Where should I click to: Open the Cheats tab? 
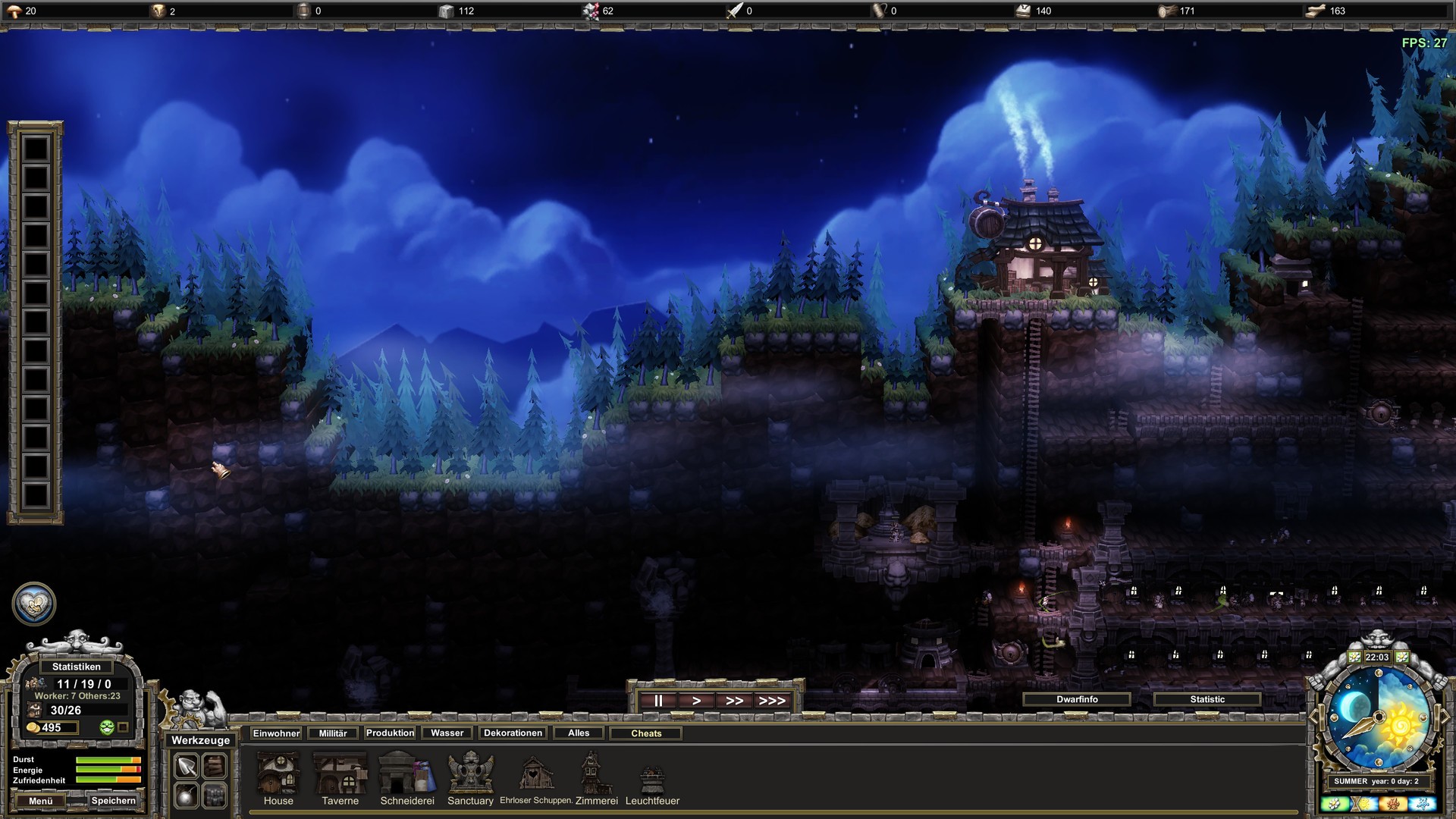645,733
